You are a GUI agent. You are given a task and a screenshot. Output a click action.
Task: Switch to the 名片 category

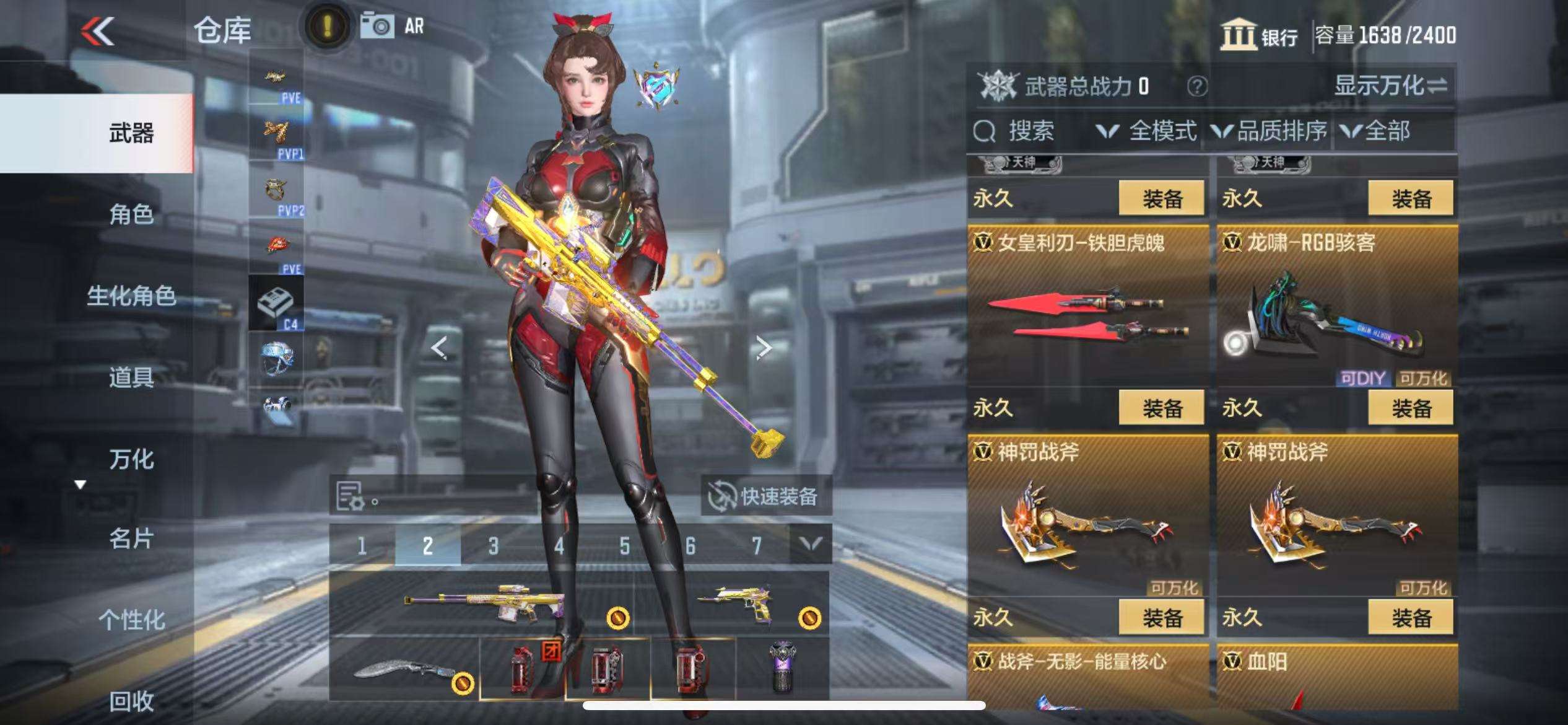[131, 539]
